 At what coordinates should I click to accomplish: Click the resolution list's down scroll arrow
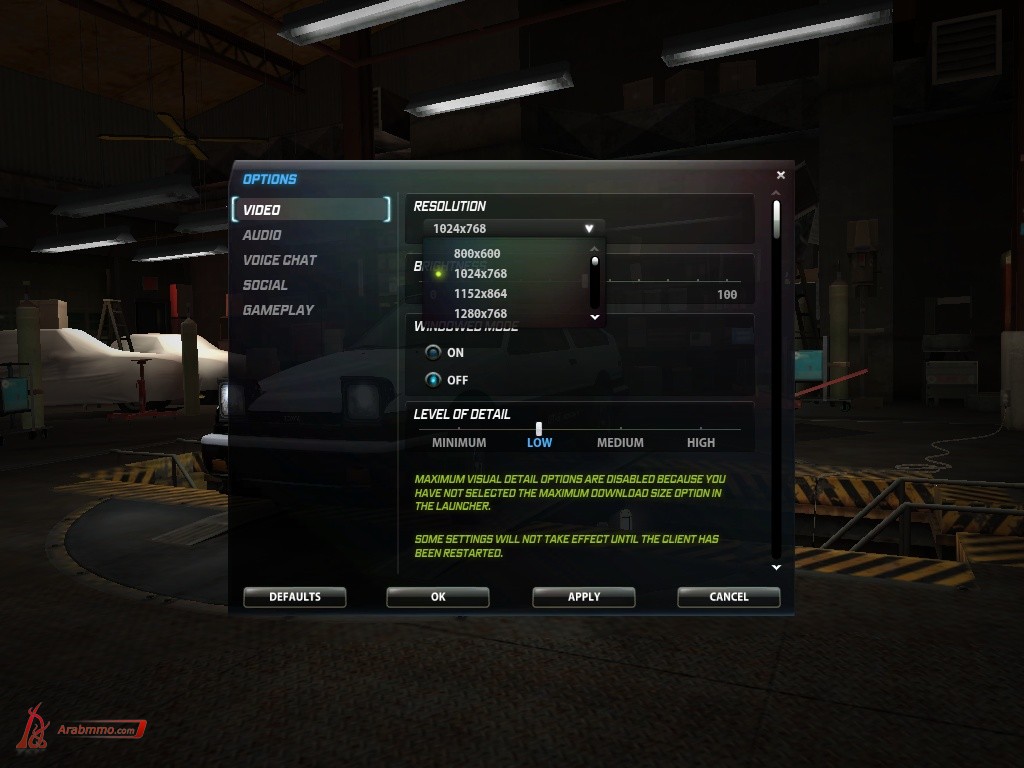[x=595, y=317]
